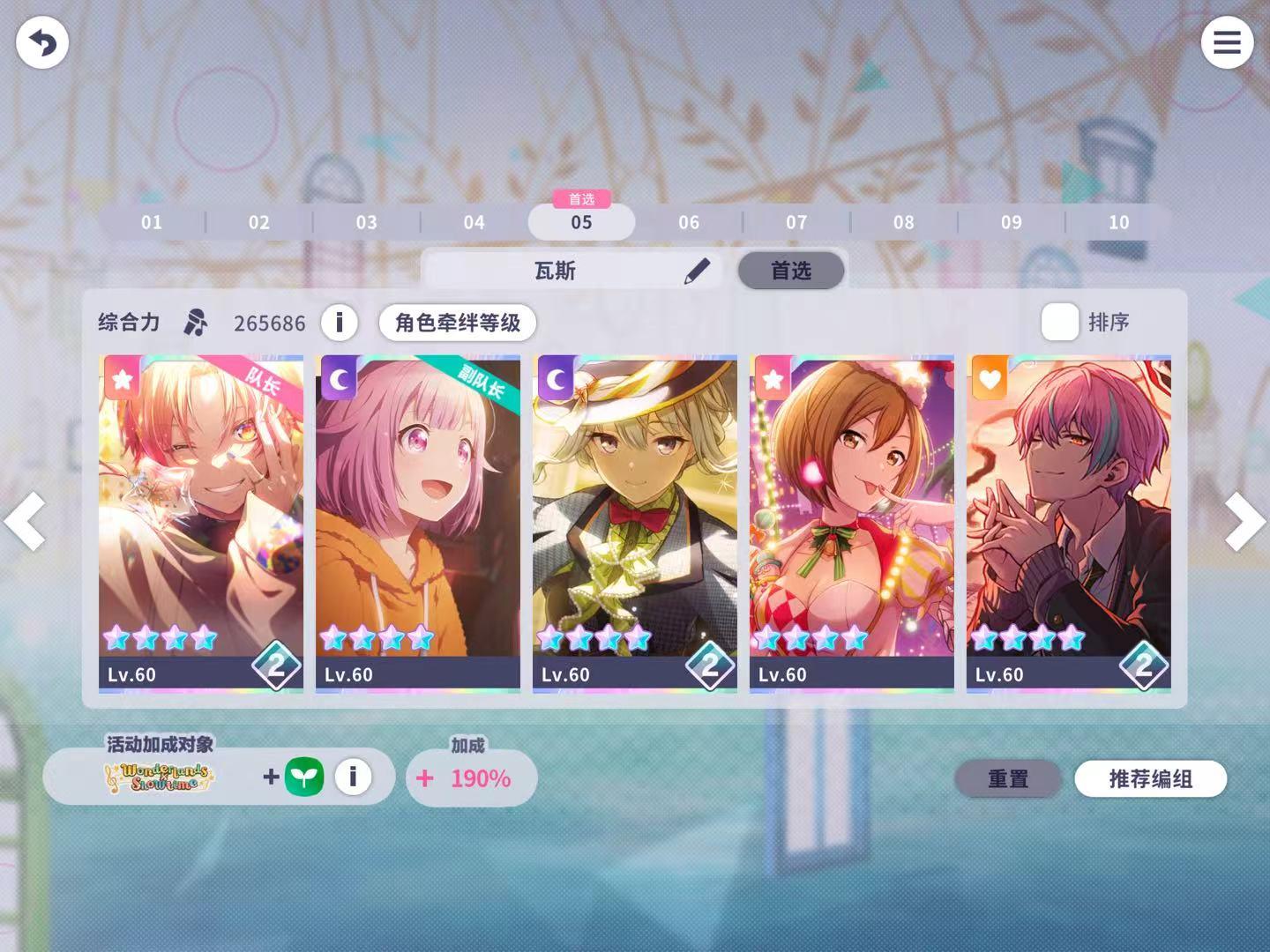The image size is (1270, 952).
Task: Click the back arrow in top-left corner
Action: click(x=41, y=41)
